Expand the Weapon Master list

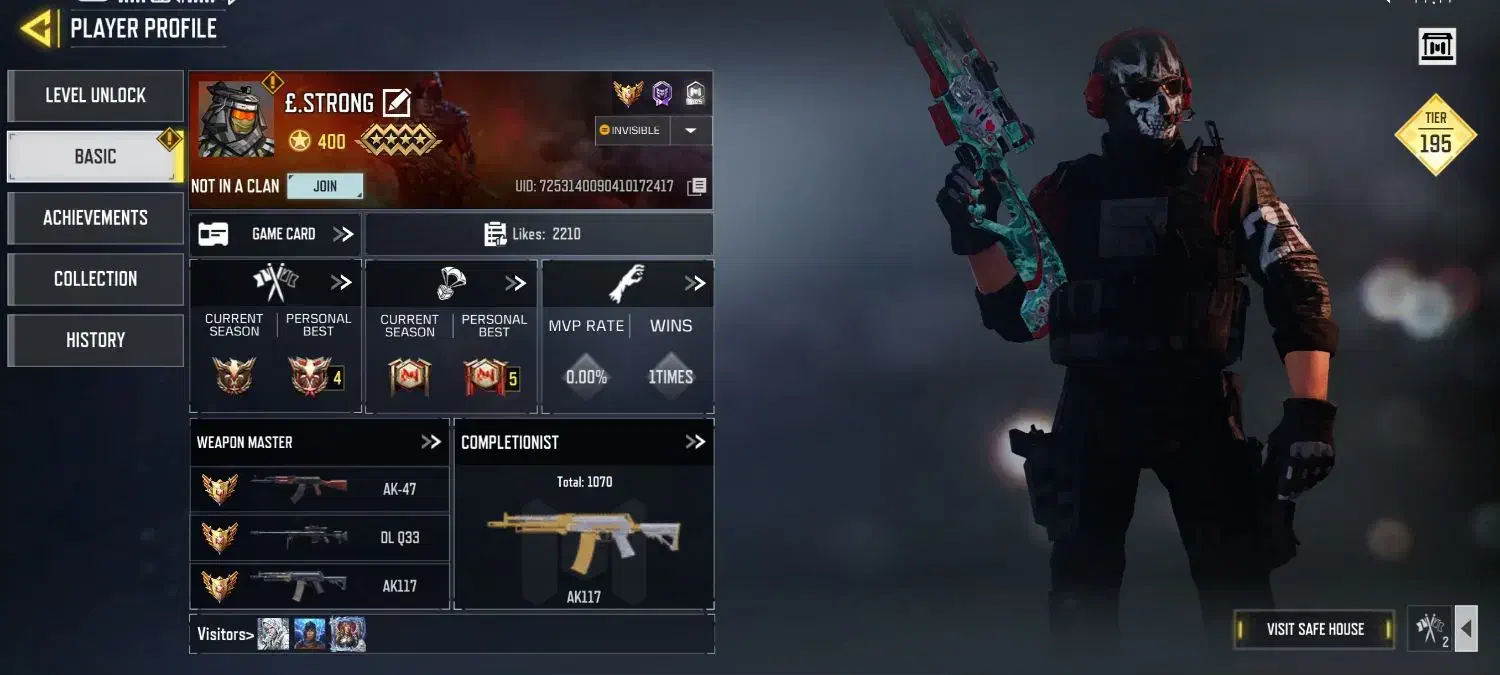[x=431, y=442]
